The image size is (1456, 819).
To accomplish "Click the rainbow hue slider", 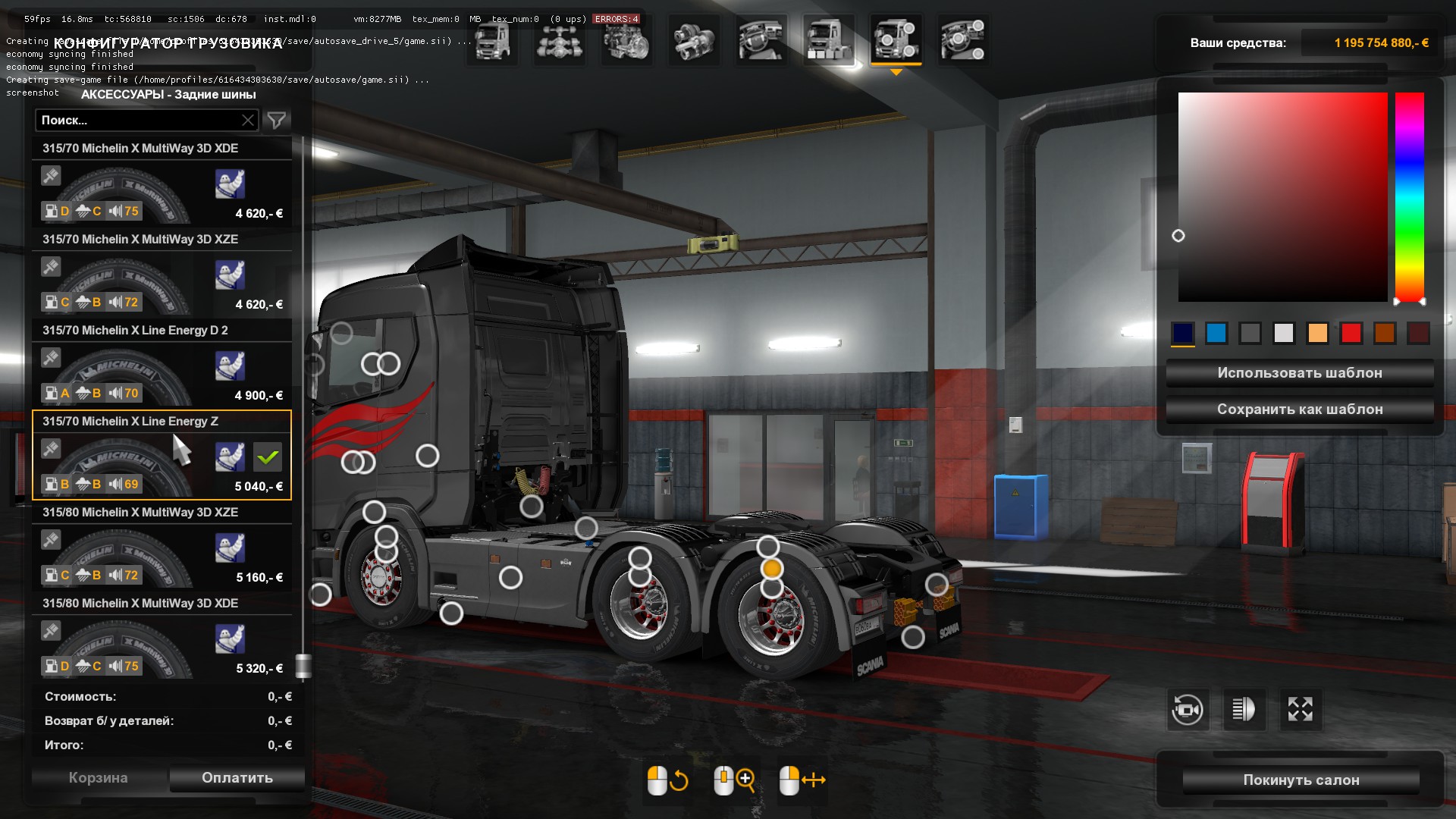I will pos(1410,197).
